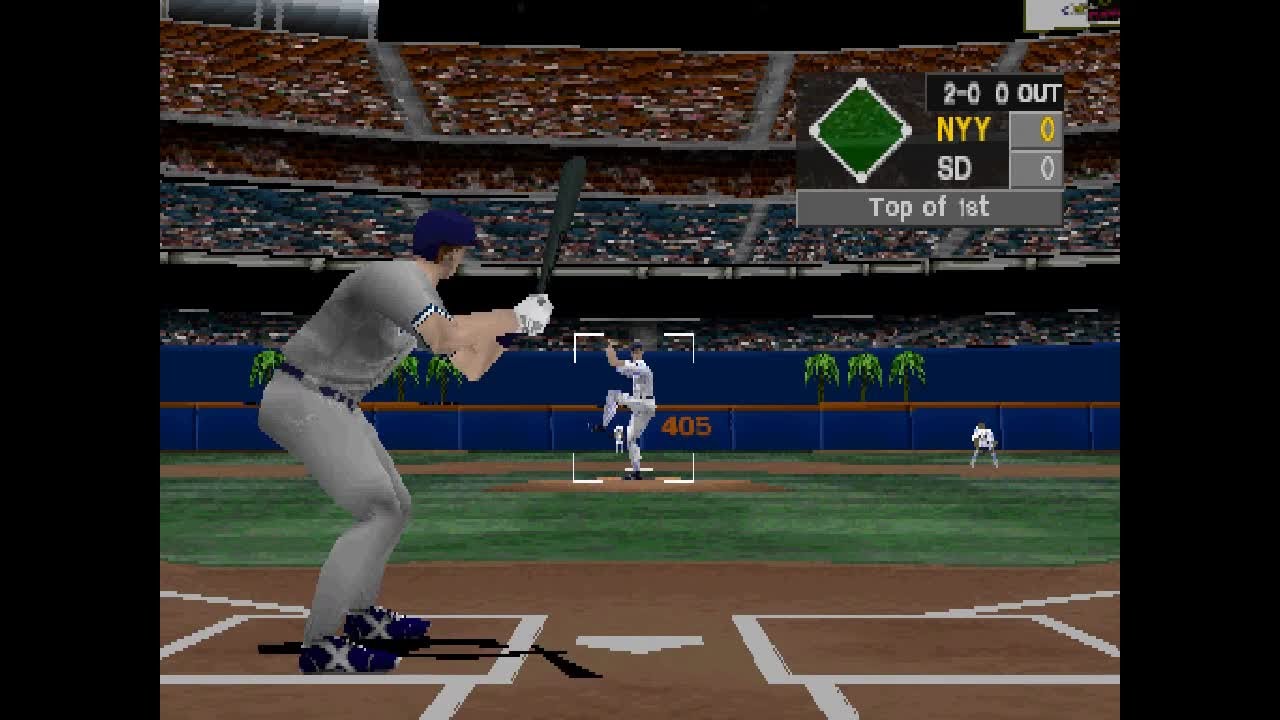The height and width of the screenshot is (720, 1280).
Task: Toggle the SD score box
Action: (x=1040, y=169)
